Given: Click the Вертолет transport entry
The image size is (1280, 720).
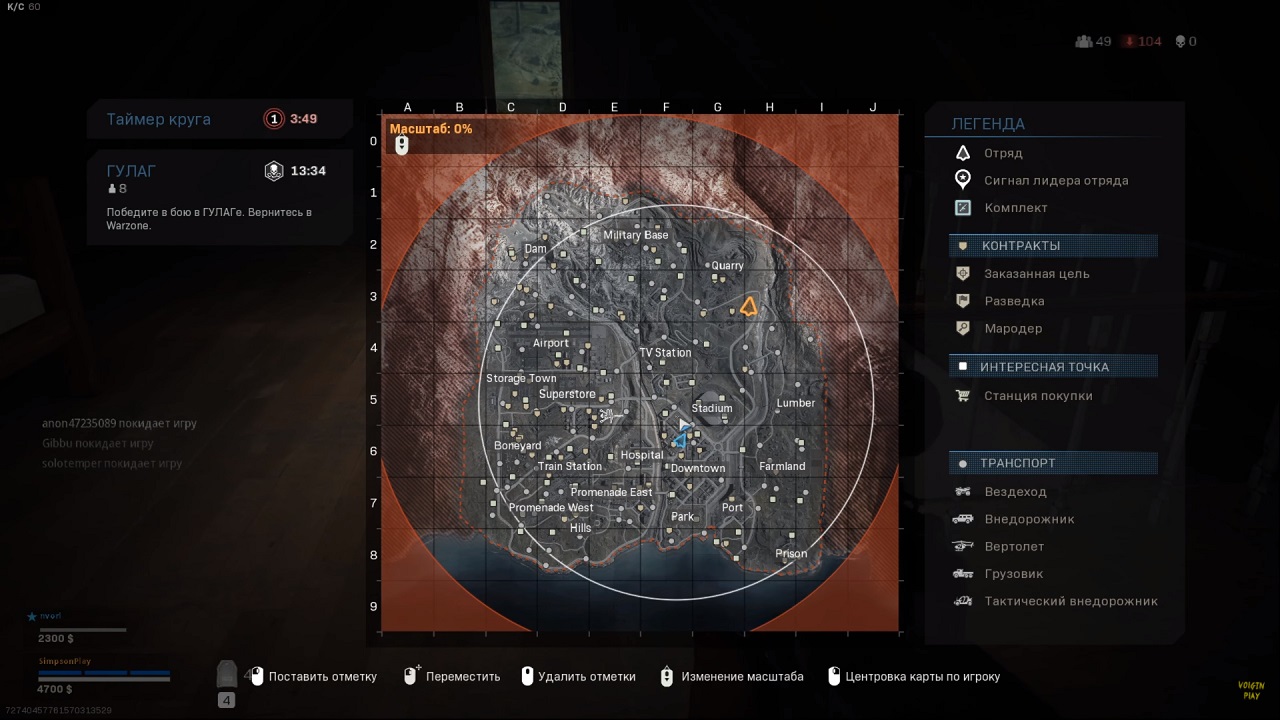Looking at the screenshot, I should coord(1014,547).
